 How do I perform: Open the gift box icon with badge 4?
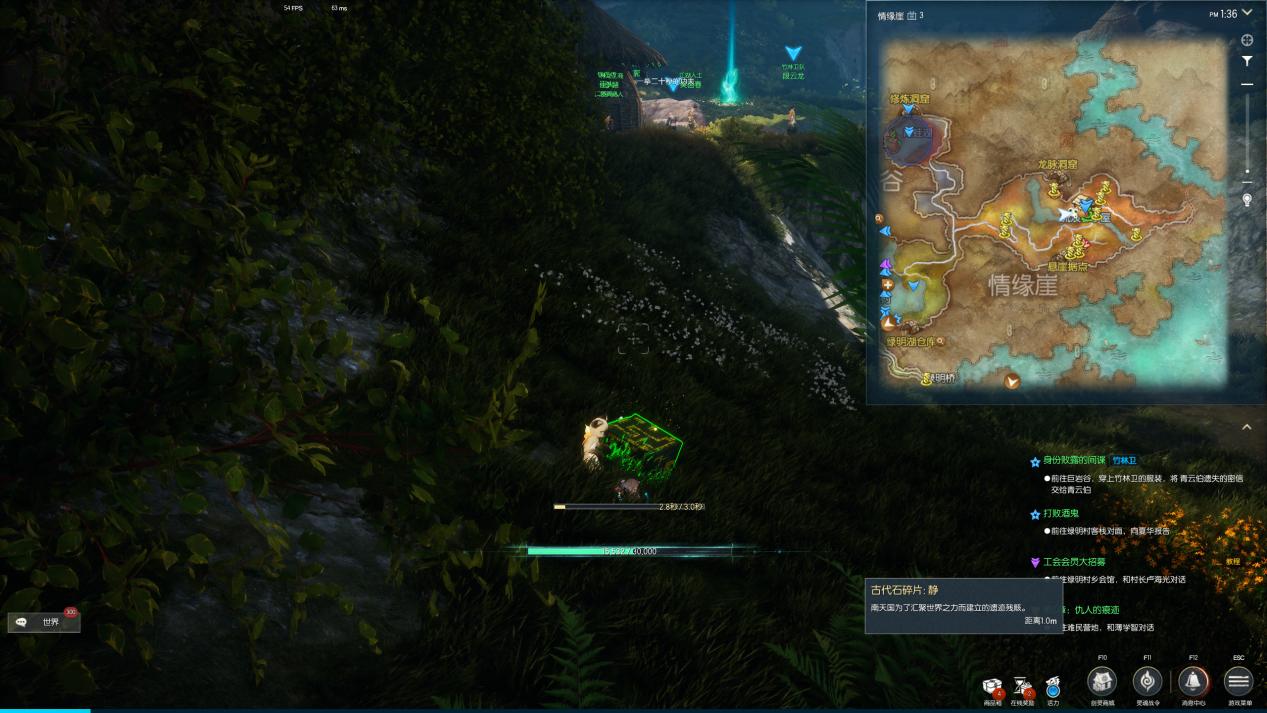(x=992, y=687)
